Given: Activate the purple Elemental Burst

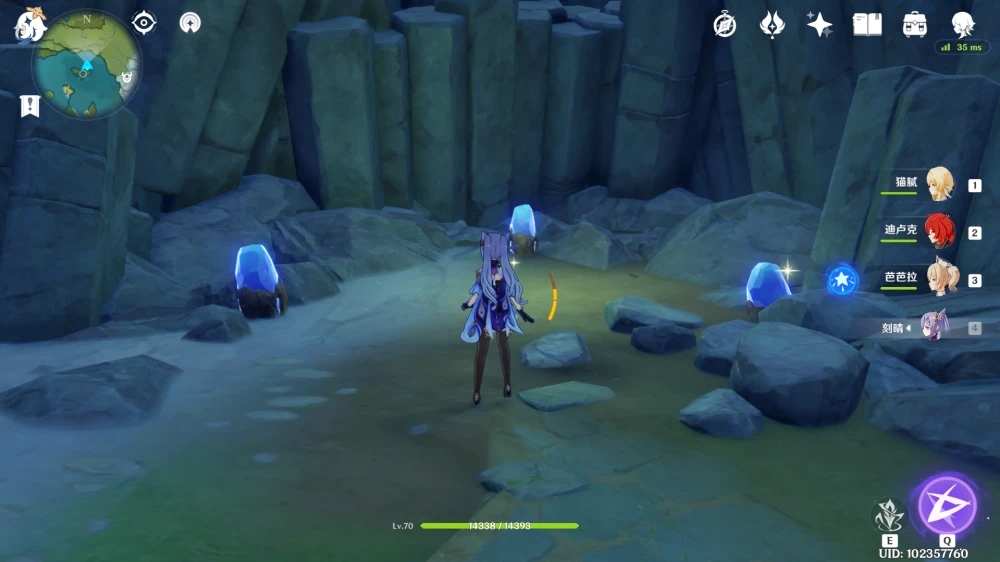Looking at the screenshot, I should tap(946, 505).
